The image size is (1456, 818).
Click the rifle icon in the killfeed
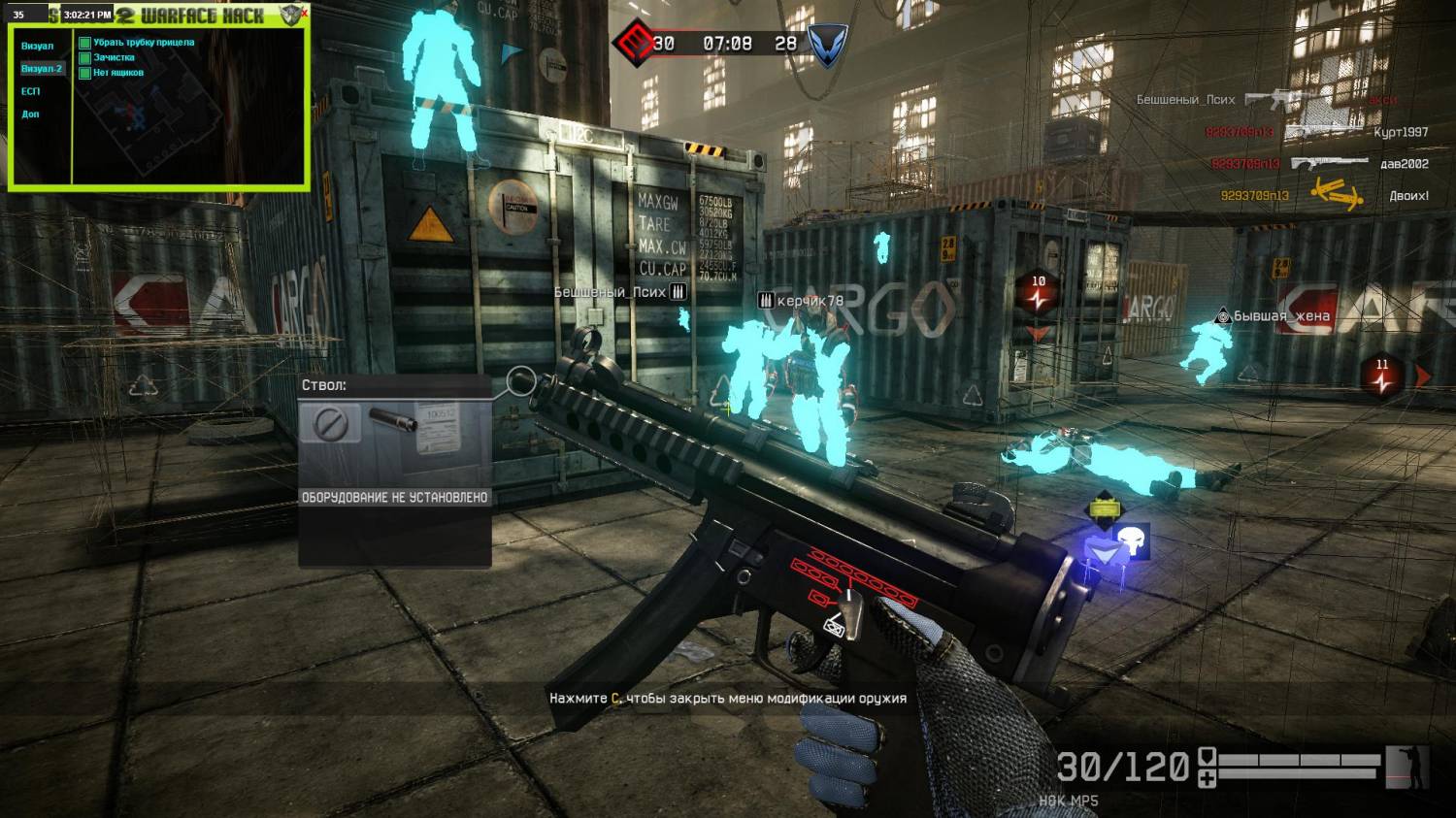(1274, 98)
